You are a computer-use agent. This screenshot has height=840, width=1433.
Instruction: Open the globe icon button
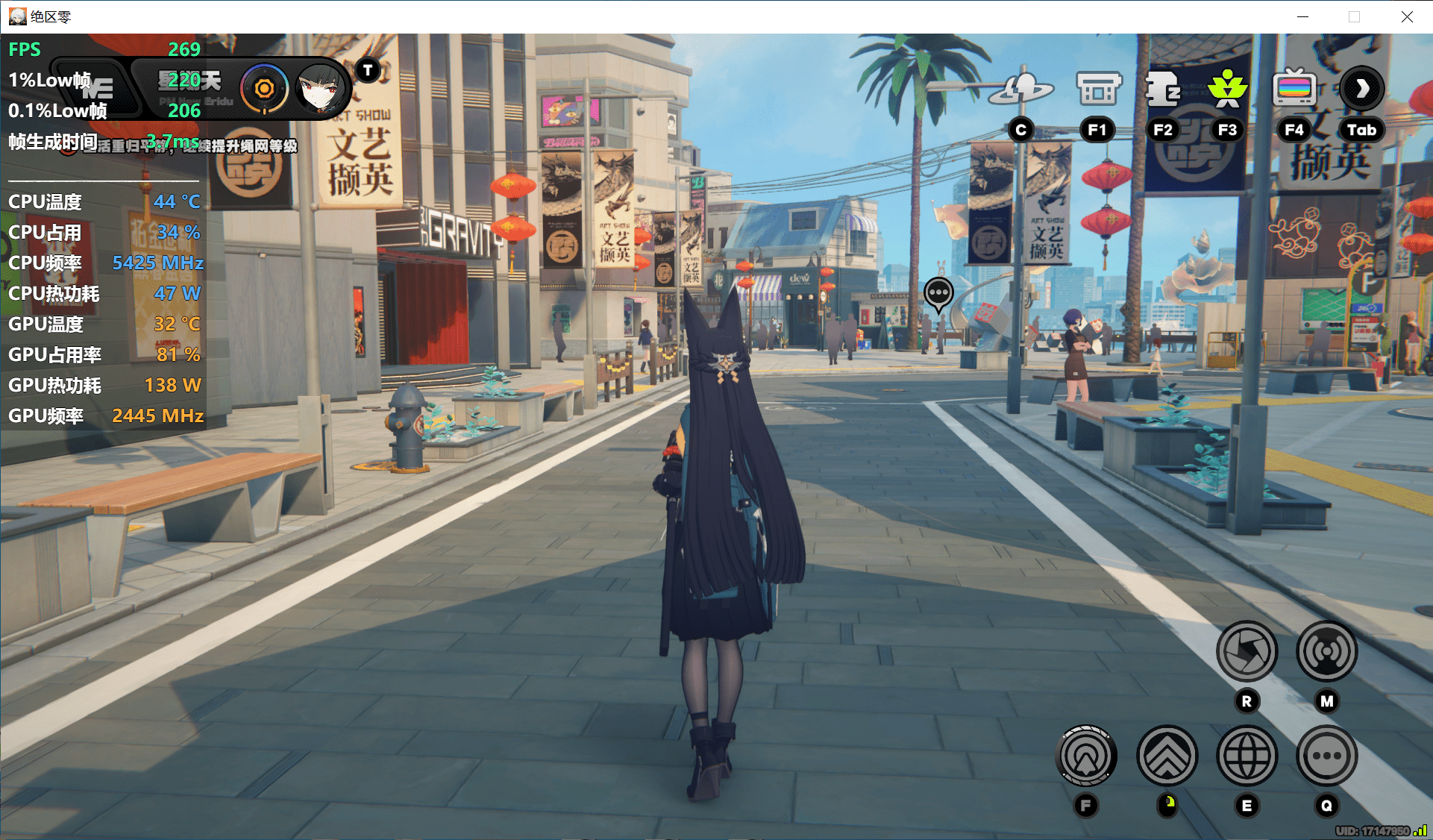click(1247, 756)
